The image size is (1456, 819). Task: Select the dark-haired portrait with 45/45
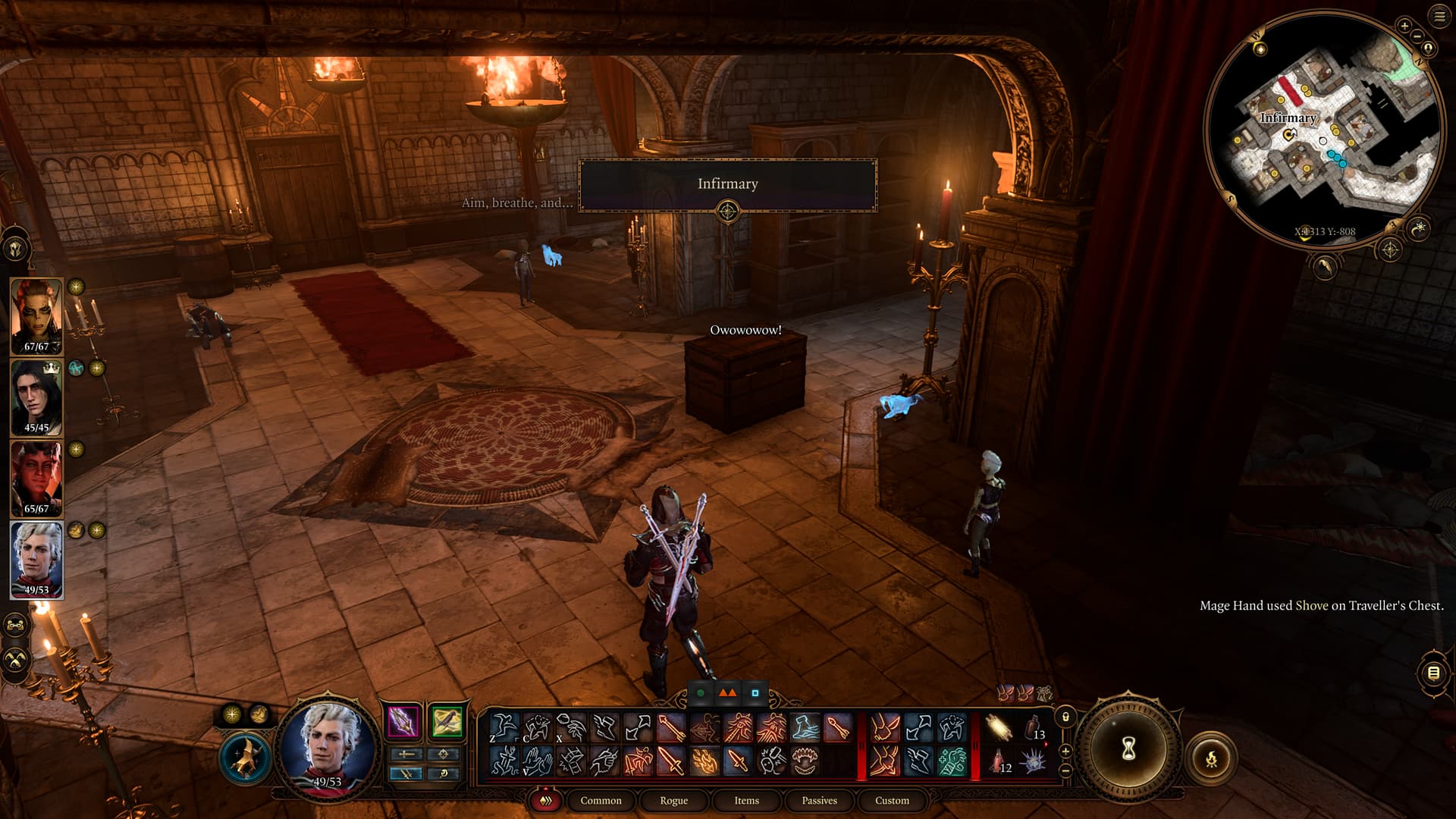pyautogui.click(x=36, y=397)
